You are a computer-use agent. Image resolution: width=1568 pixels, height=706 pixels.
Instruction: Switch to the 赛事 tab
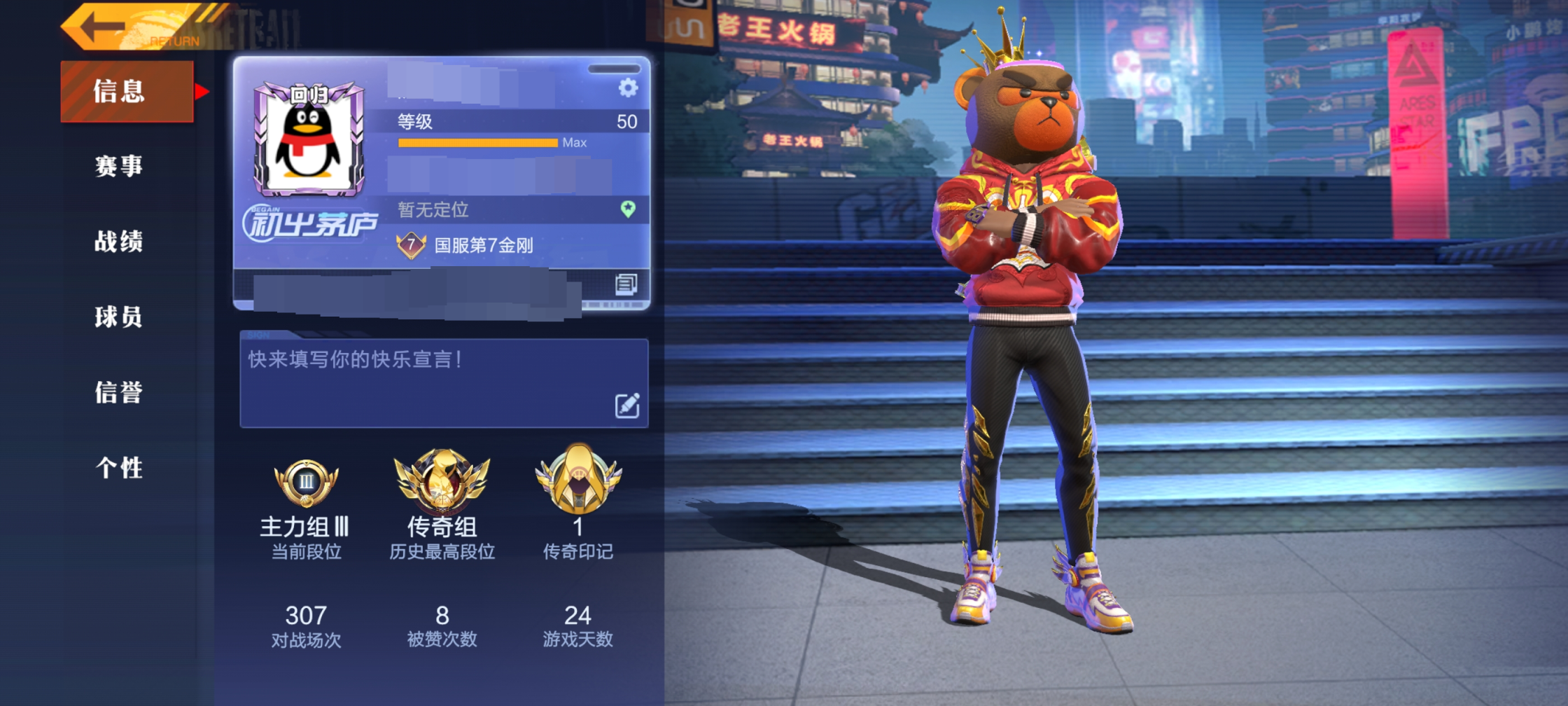119,167
